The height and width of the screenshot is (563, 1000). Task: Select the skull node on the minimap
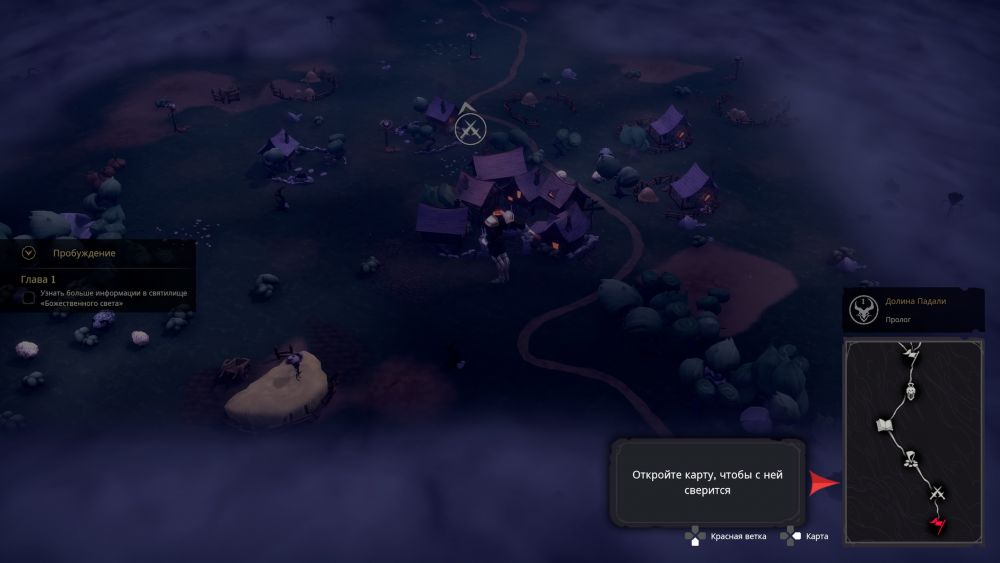coord(911,390)
